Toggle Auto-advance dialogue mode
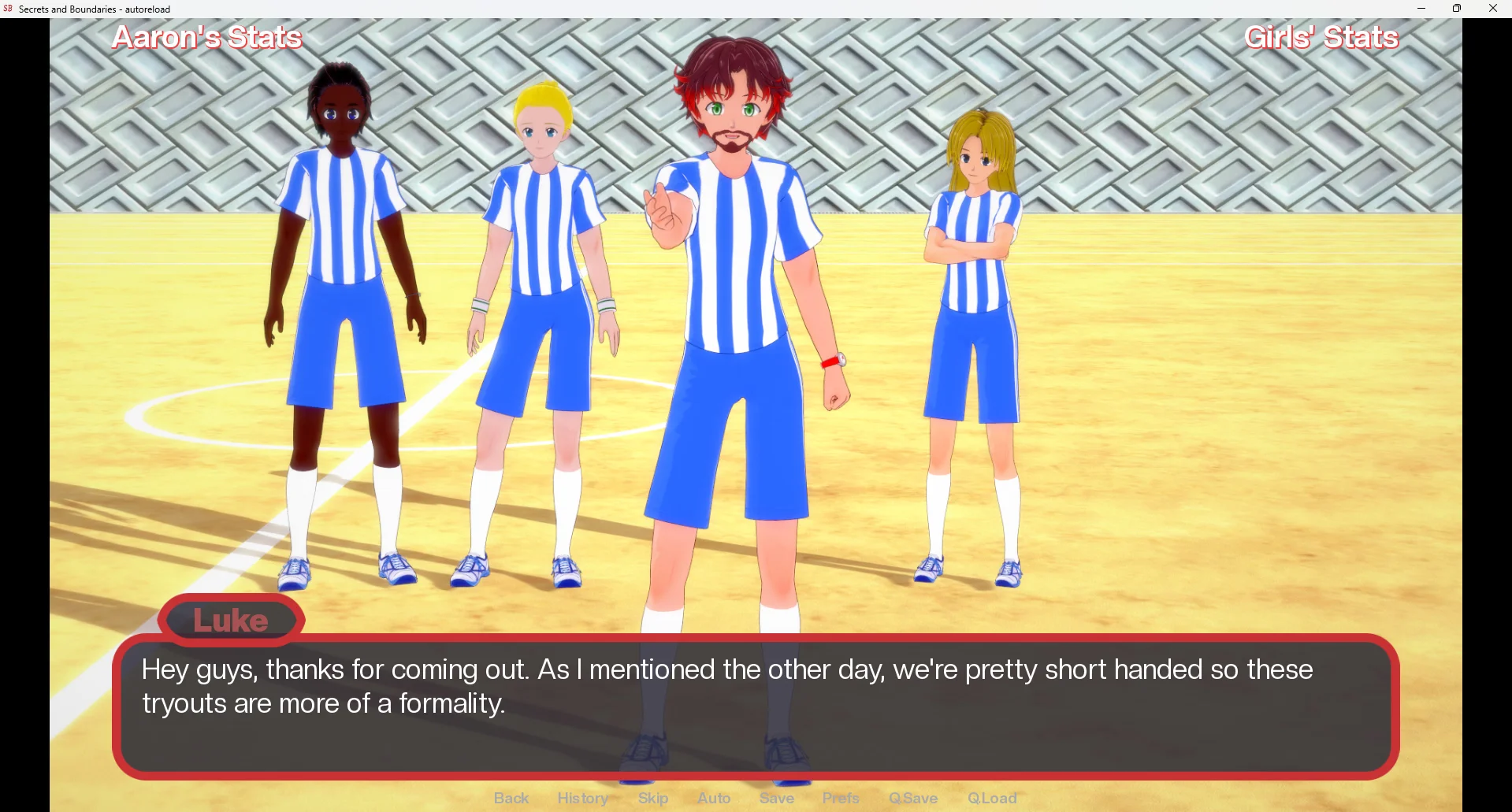 (714, 798)
